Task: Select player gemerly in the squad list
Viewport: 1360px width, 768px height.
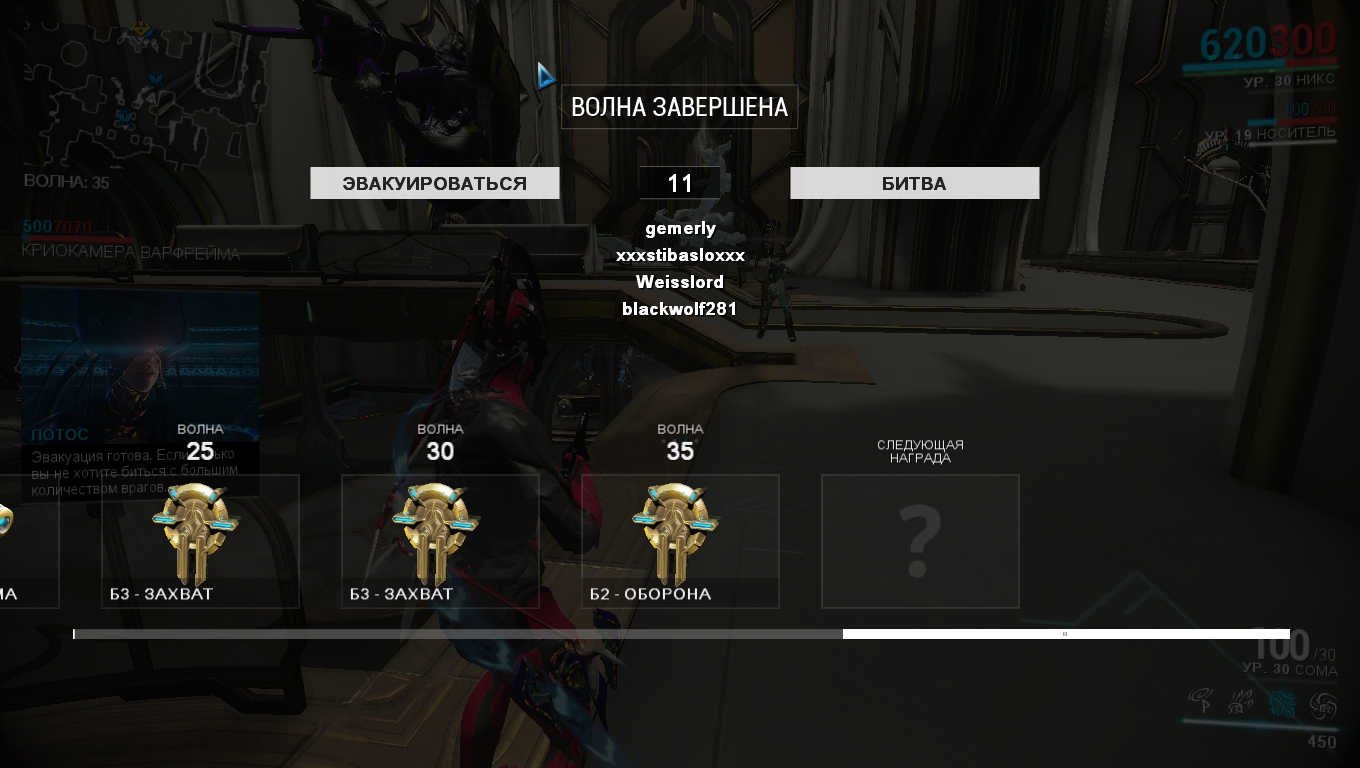Action: coord(680,229)
